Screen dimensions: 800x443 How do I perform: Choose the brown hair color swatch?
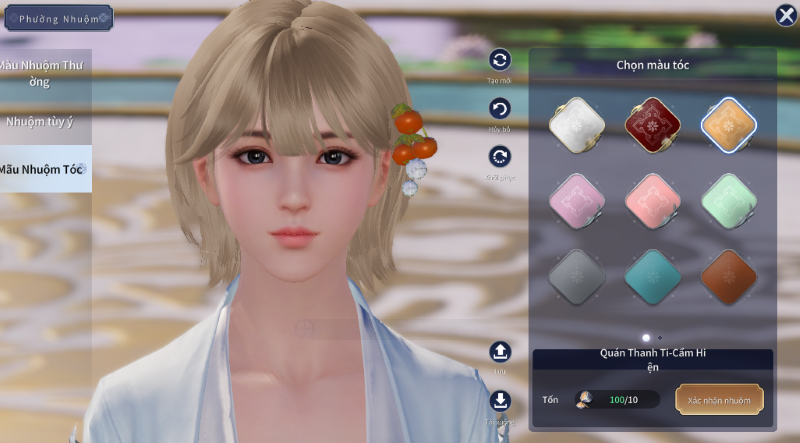click(x=728, y=275)
